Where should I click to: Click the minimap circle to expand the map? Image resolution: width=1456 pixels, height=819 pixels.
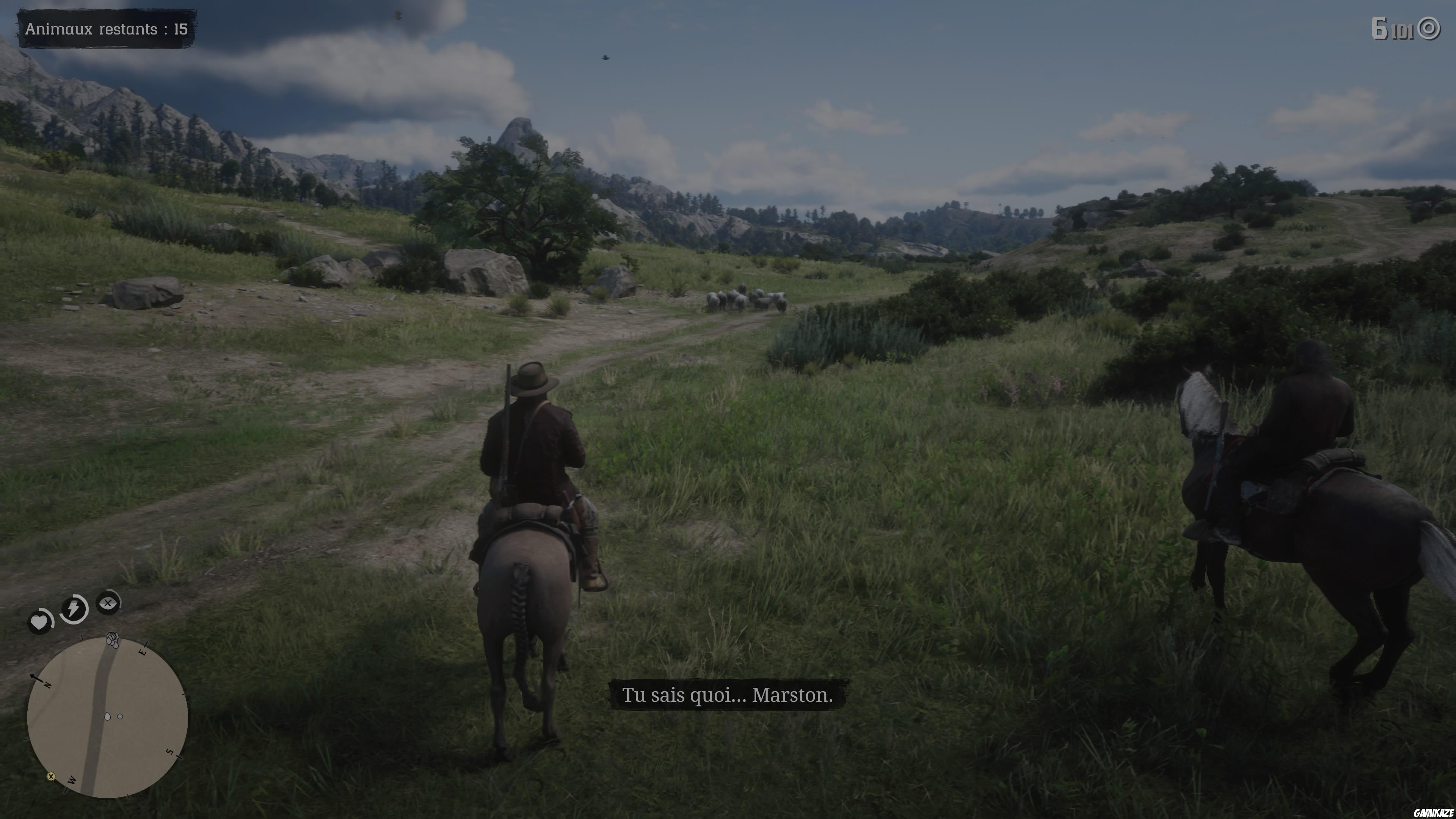coord(110,718)
